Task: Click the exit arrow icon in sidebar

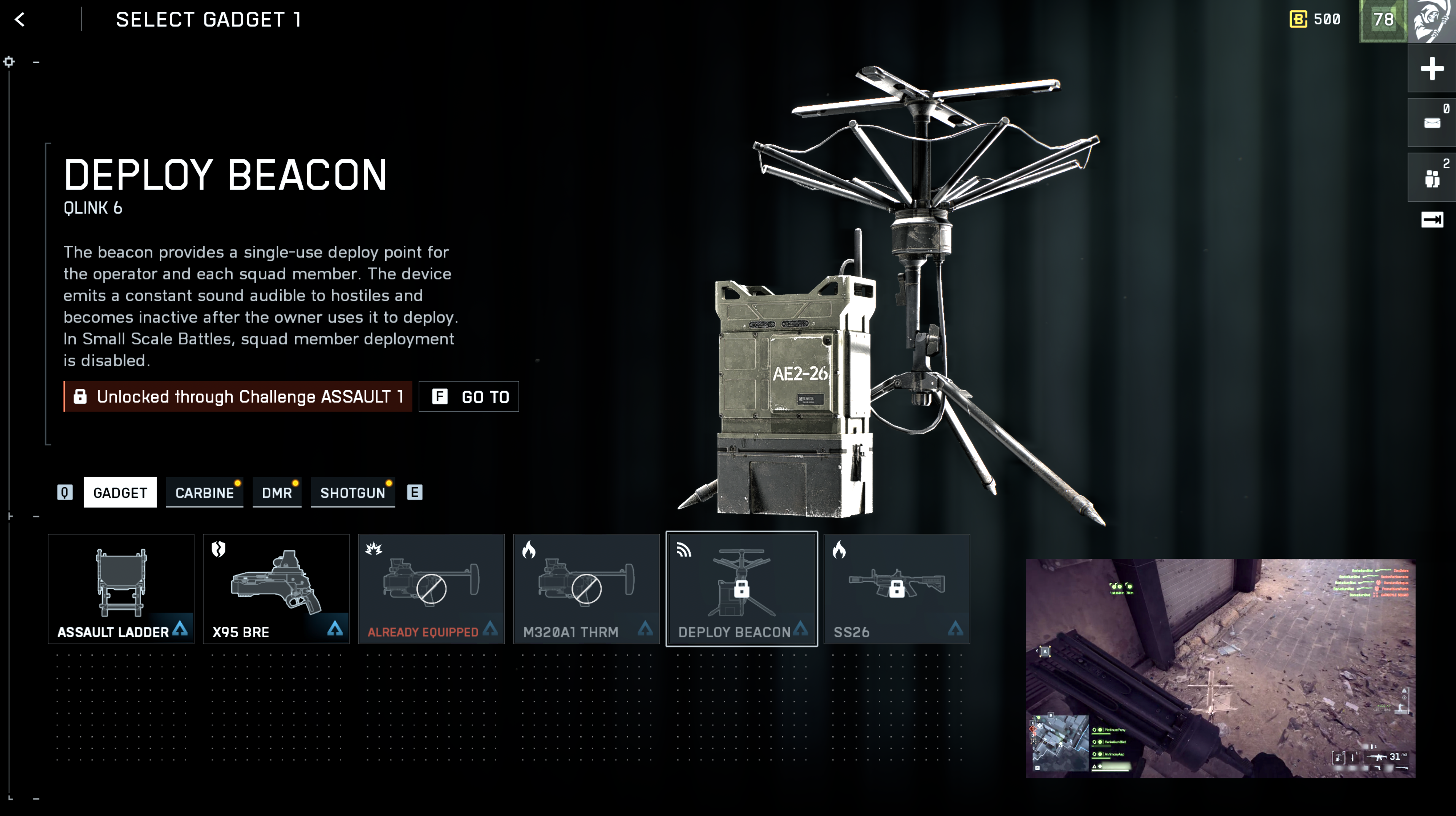Action: [x=1432, y=220]
